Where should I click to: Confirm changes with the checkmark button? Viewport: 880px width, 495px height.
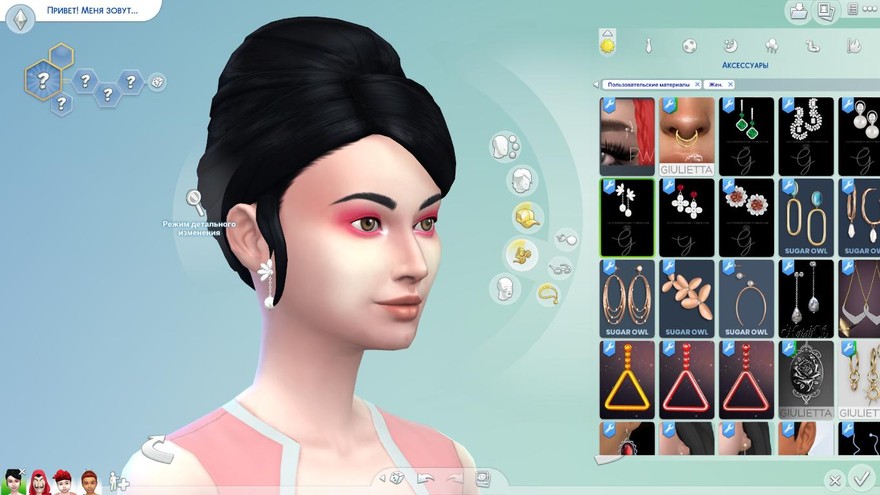pos(859,479)
